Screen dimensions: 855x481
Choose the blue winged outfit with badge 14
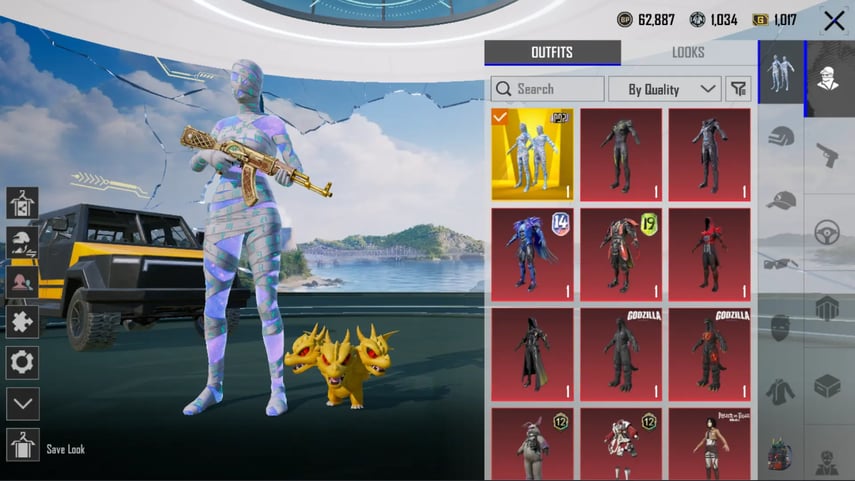click(532, 254)
